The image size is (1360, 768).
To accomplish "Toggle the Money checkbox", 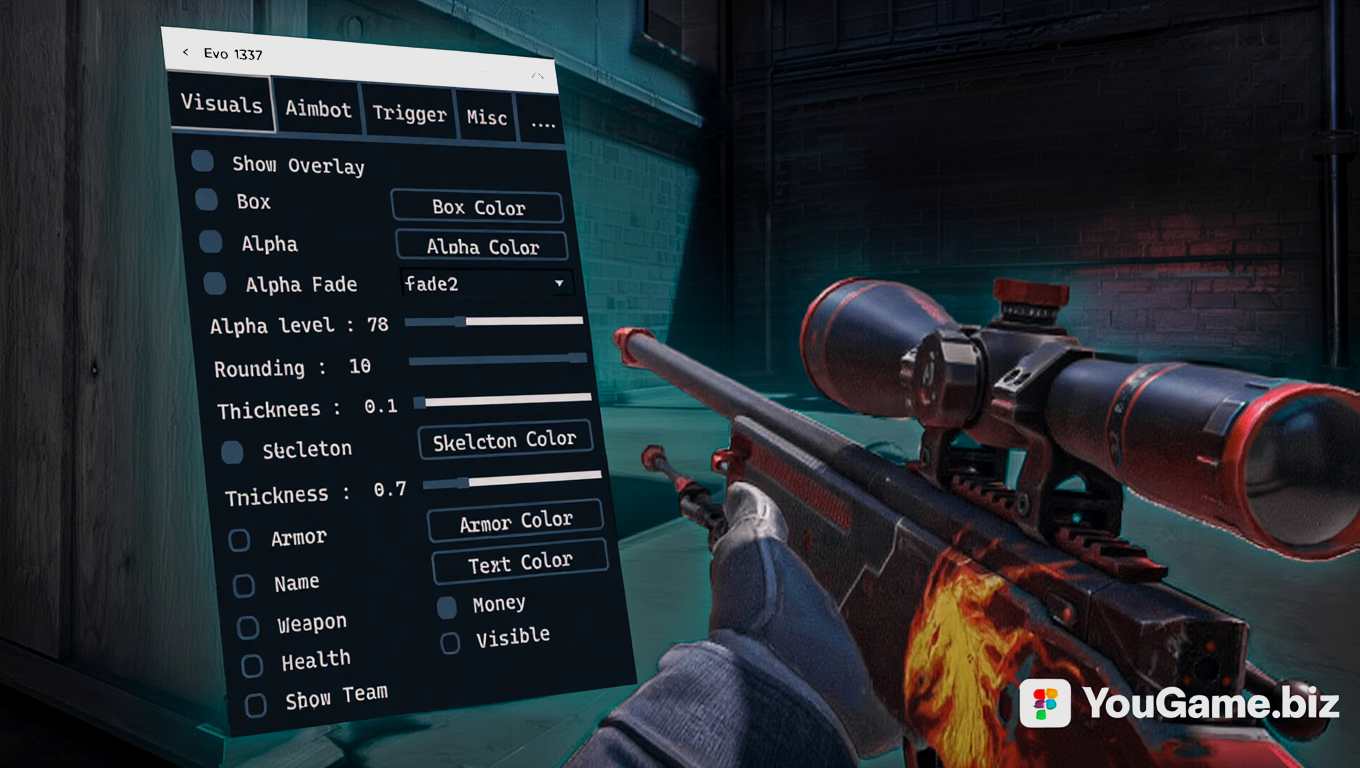I will [447, 607].
